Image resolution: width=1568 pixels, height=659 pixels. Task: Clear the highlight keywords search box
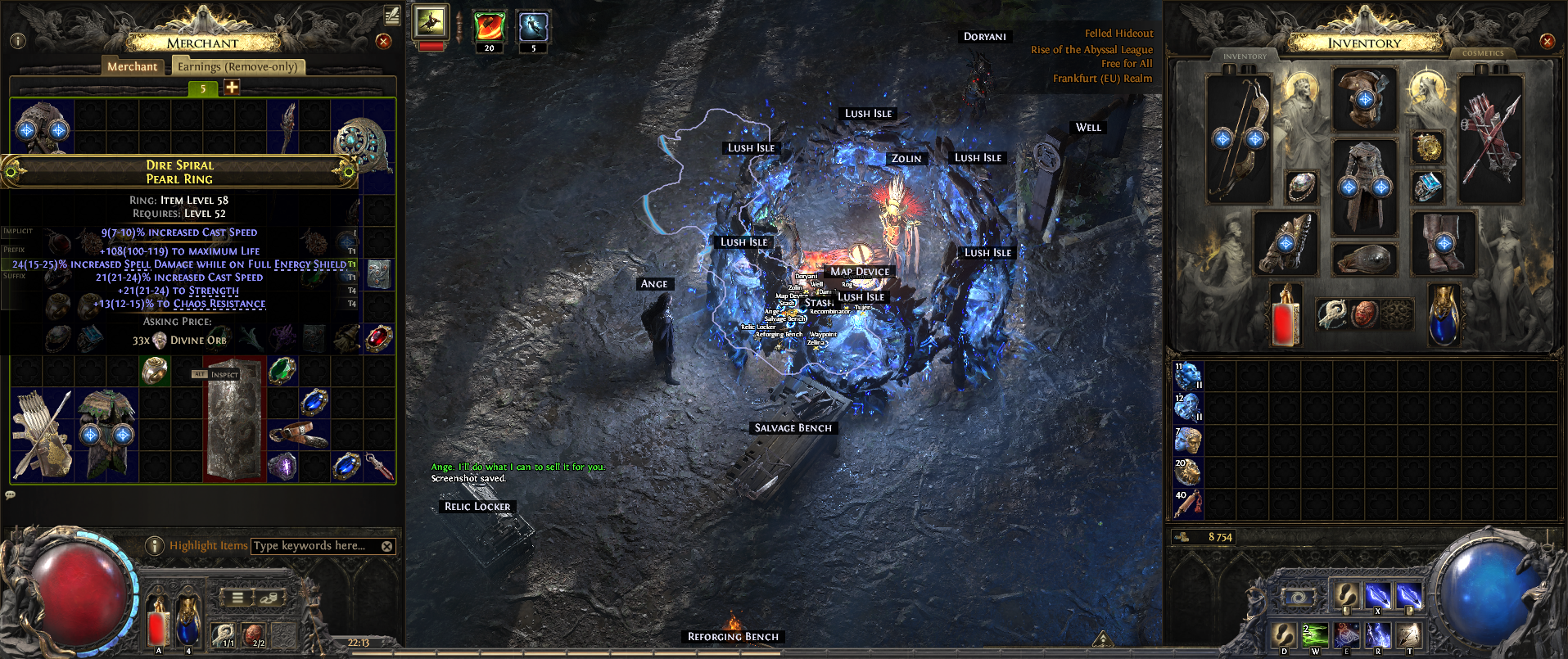point(387,546)
